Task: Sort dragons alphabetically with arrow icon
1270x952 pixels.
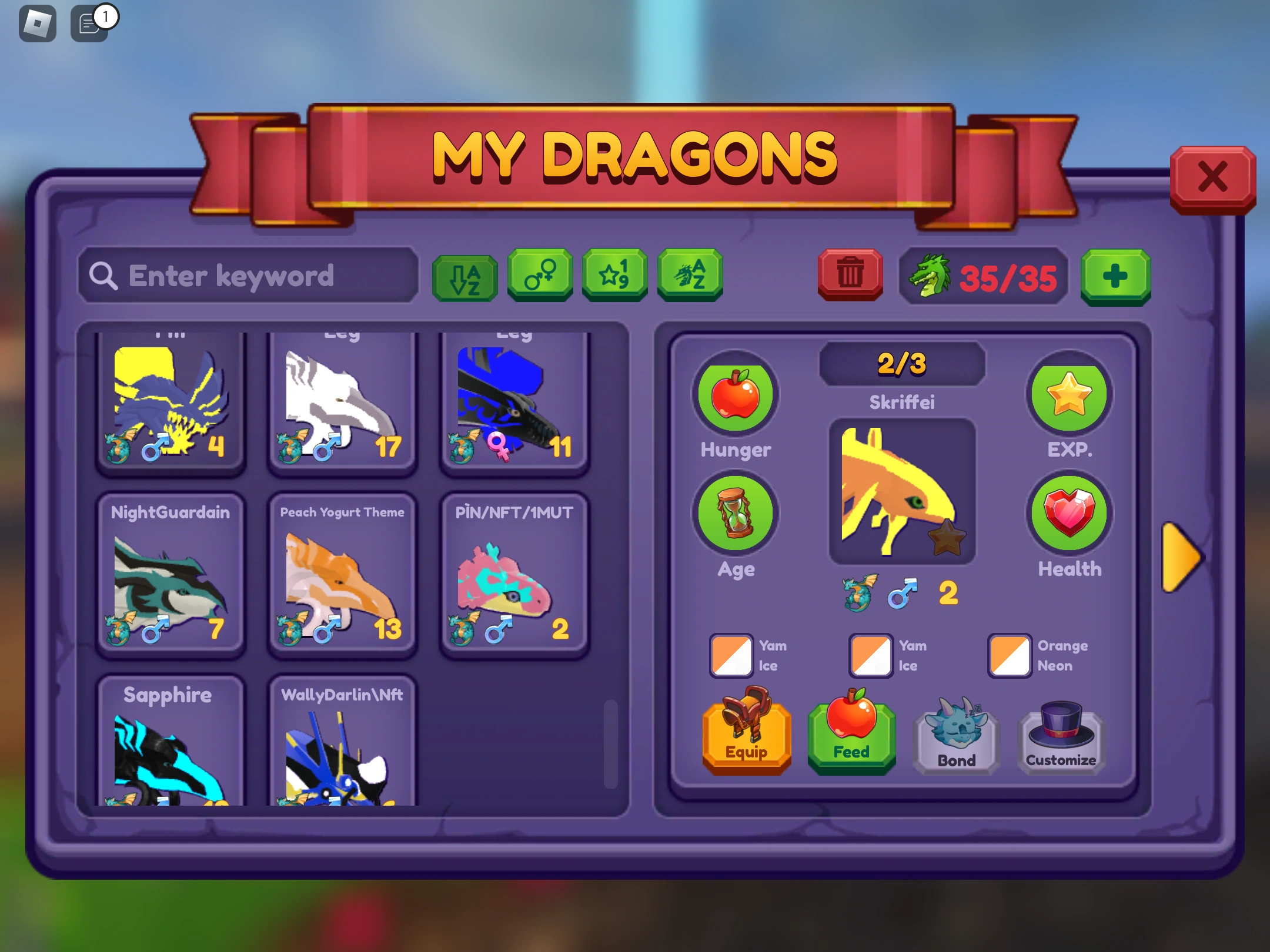Action: pos(464,276)
